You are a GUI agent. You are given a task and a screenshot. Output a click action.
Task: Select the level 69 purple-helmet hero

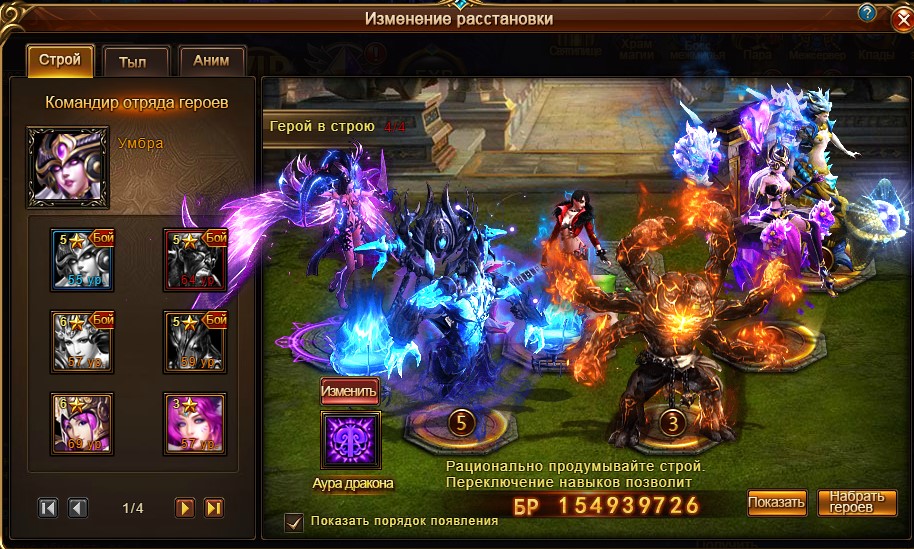pyautogui.click(x=82, y=423)
